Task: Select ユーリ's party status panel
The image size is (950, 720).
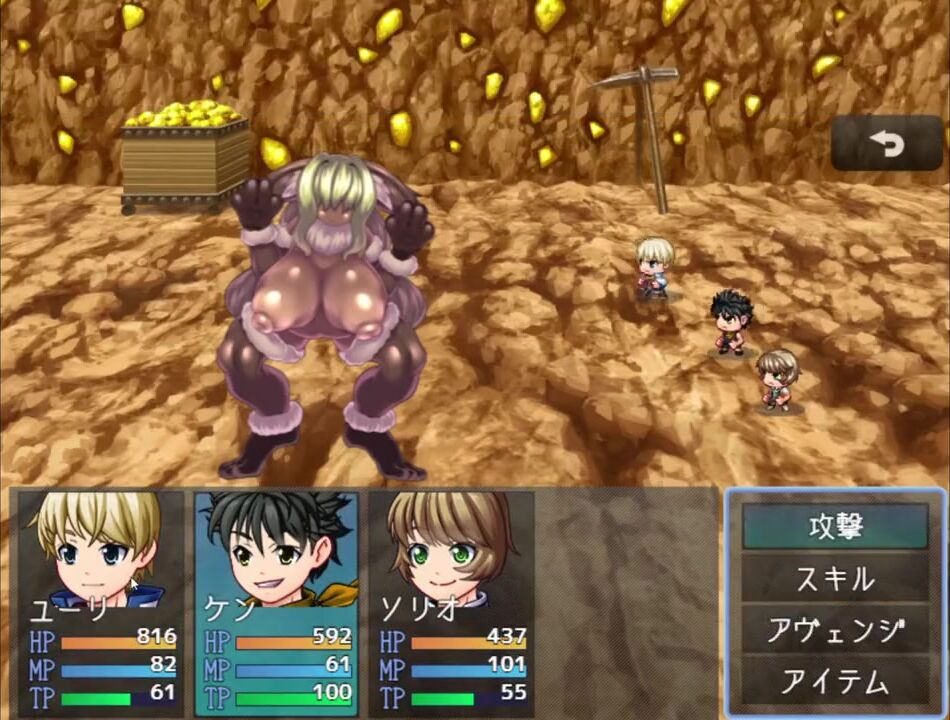Action: tap(100, 600)
